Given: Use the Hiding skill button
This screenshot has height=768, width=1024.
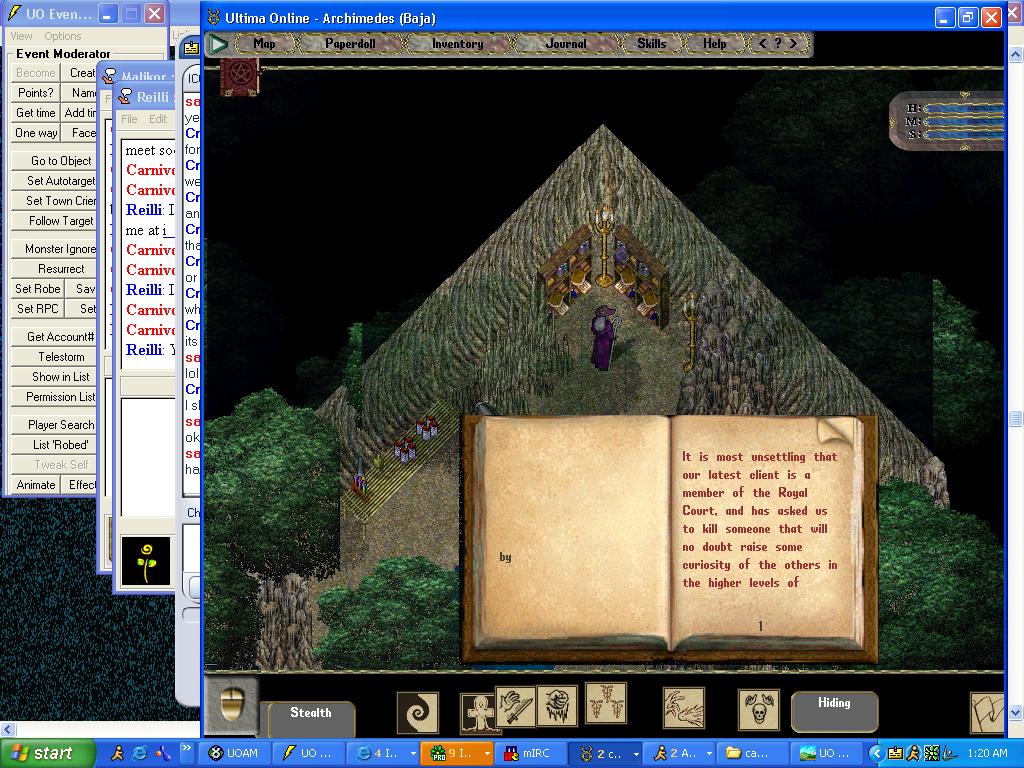Looking at the screenshot, I should point(834,704).
